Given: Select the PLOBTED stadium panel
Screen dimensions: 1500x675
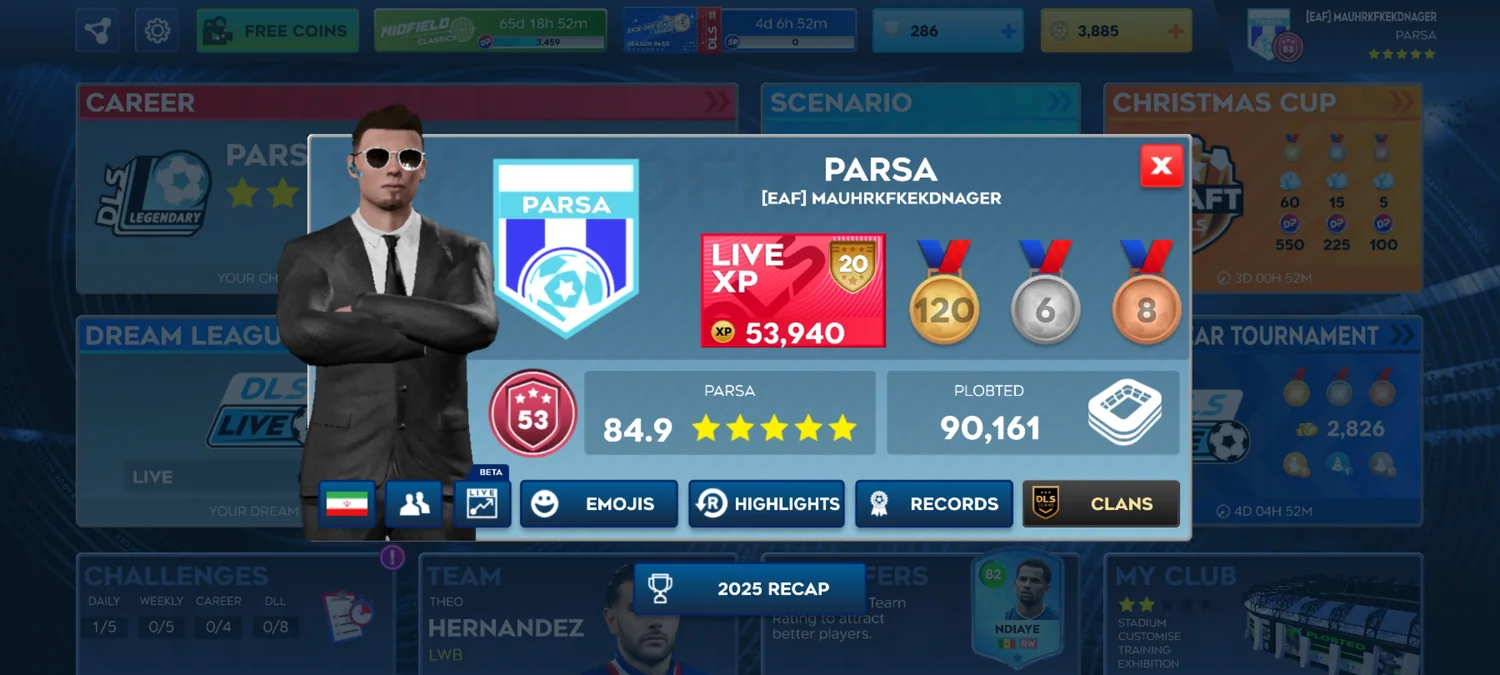Looking at the screenshot, I should tap(1032, 413).
